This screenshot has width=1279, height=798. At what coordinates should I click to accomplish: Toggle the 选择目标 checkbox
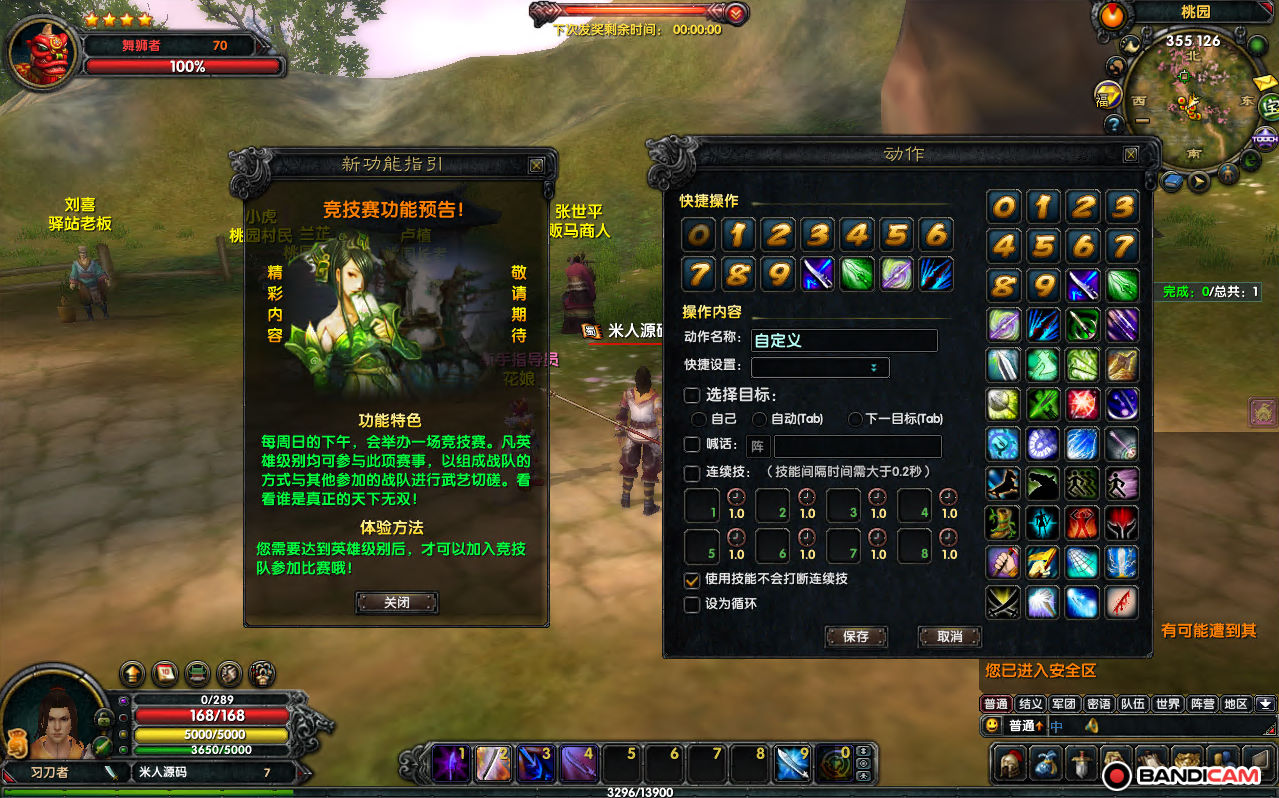coord(692,395)
